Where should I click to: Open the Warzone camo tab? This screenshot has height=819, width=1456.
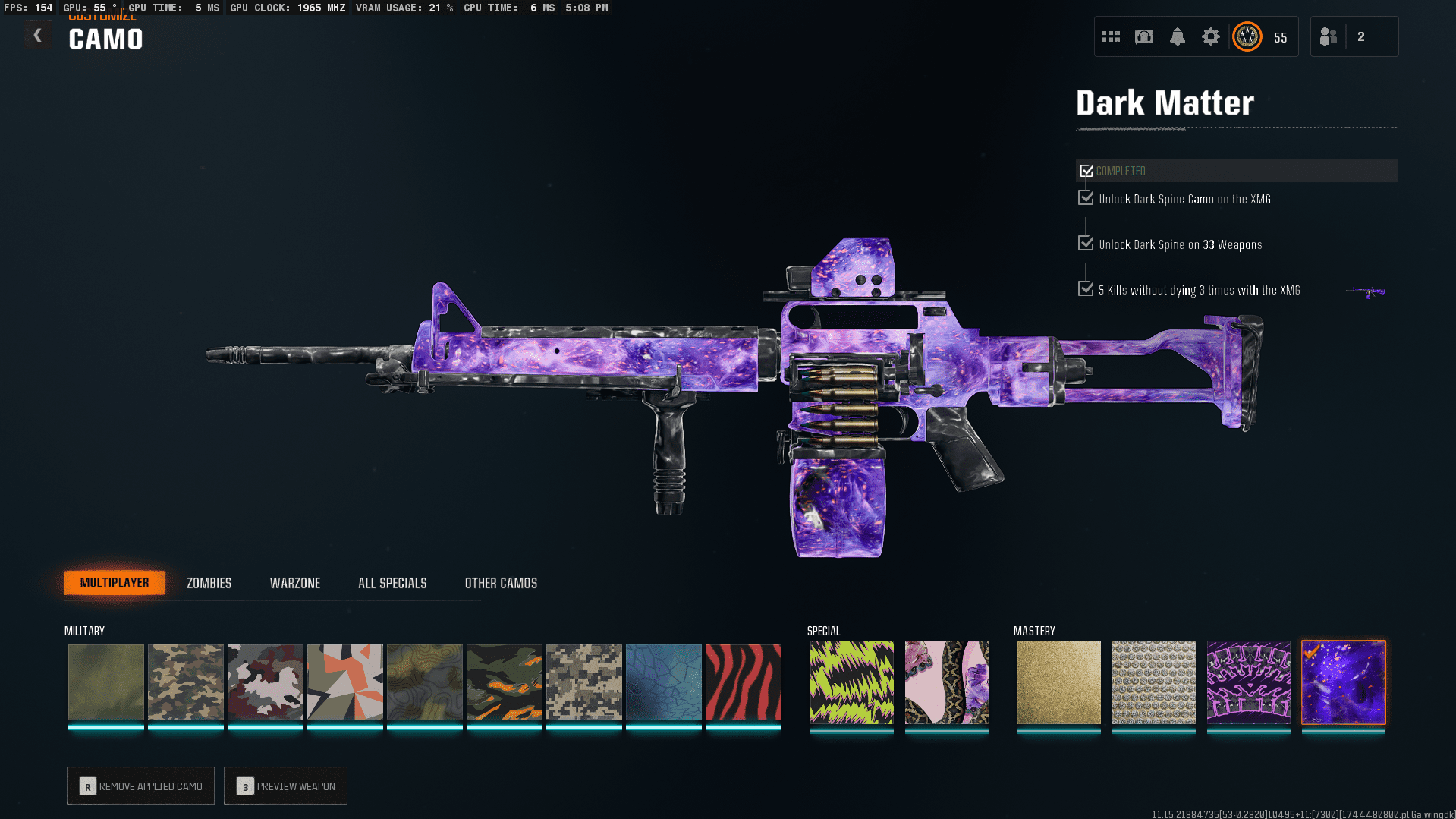pos(294,583)
